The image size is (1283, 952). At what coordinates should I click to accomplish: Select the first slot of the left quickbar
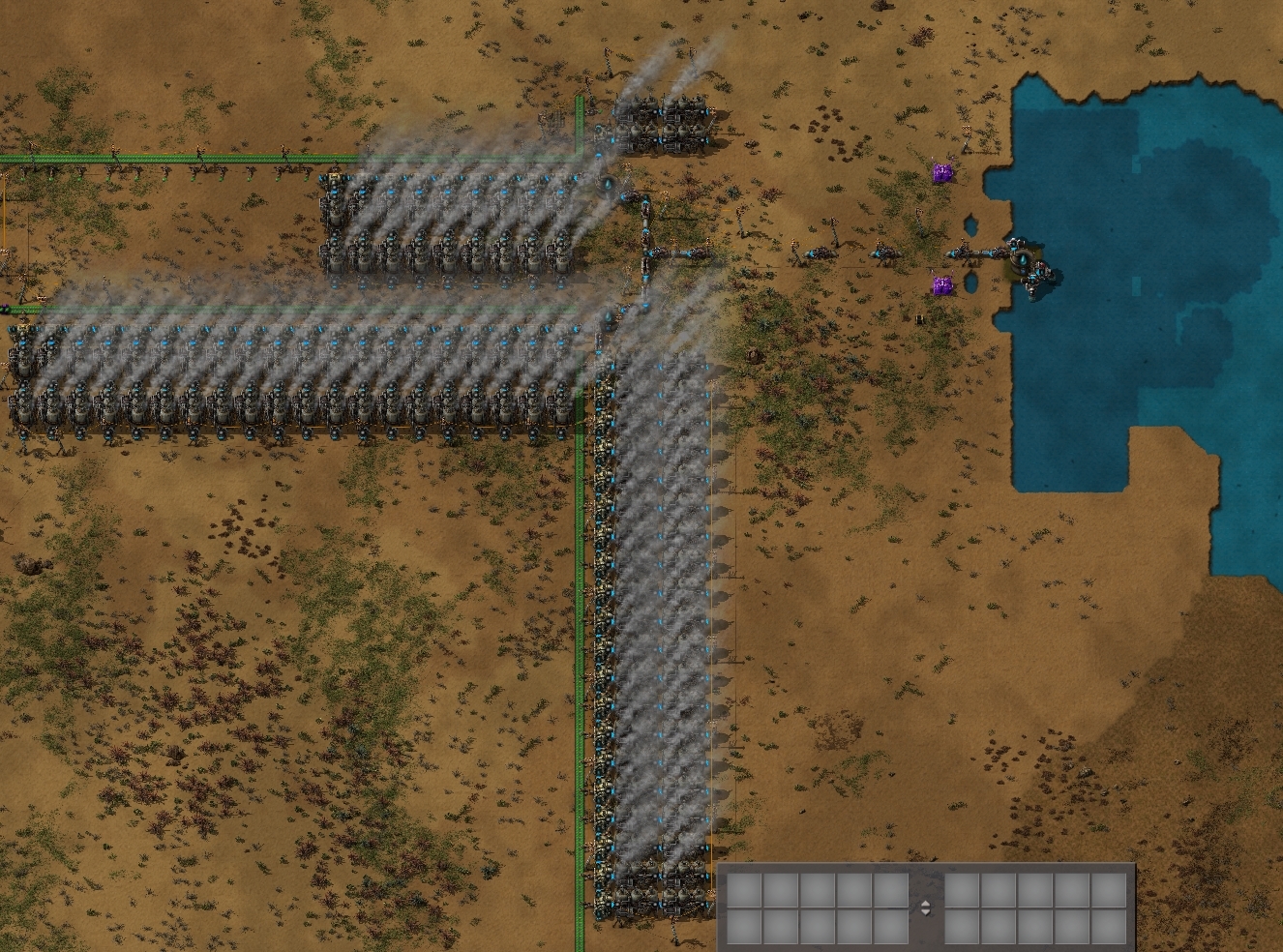tap(745, 888)
